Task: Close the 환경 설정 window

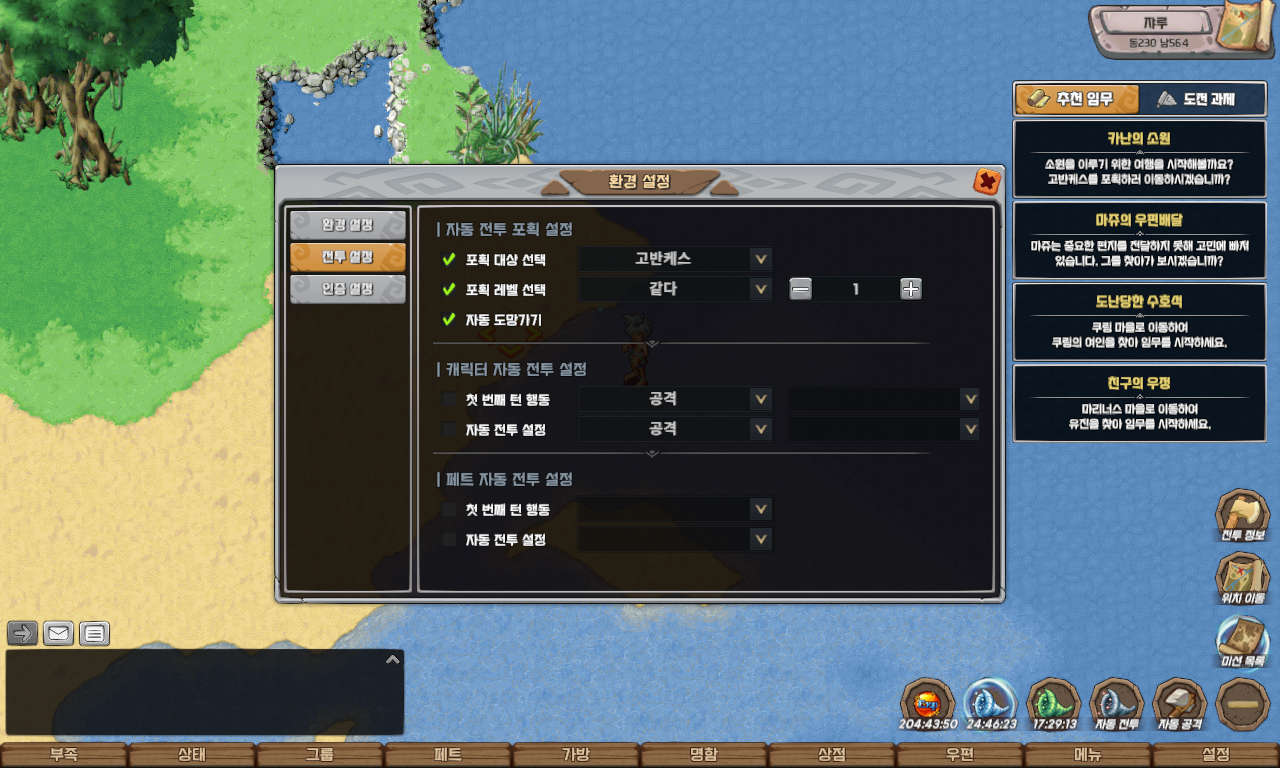Action: (x=986, y=182)
